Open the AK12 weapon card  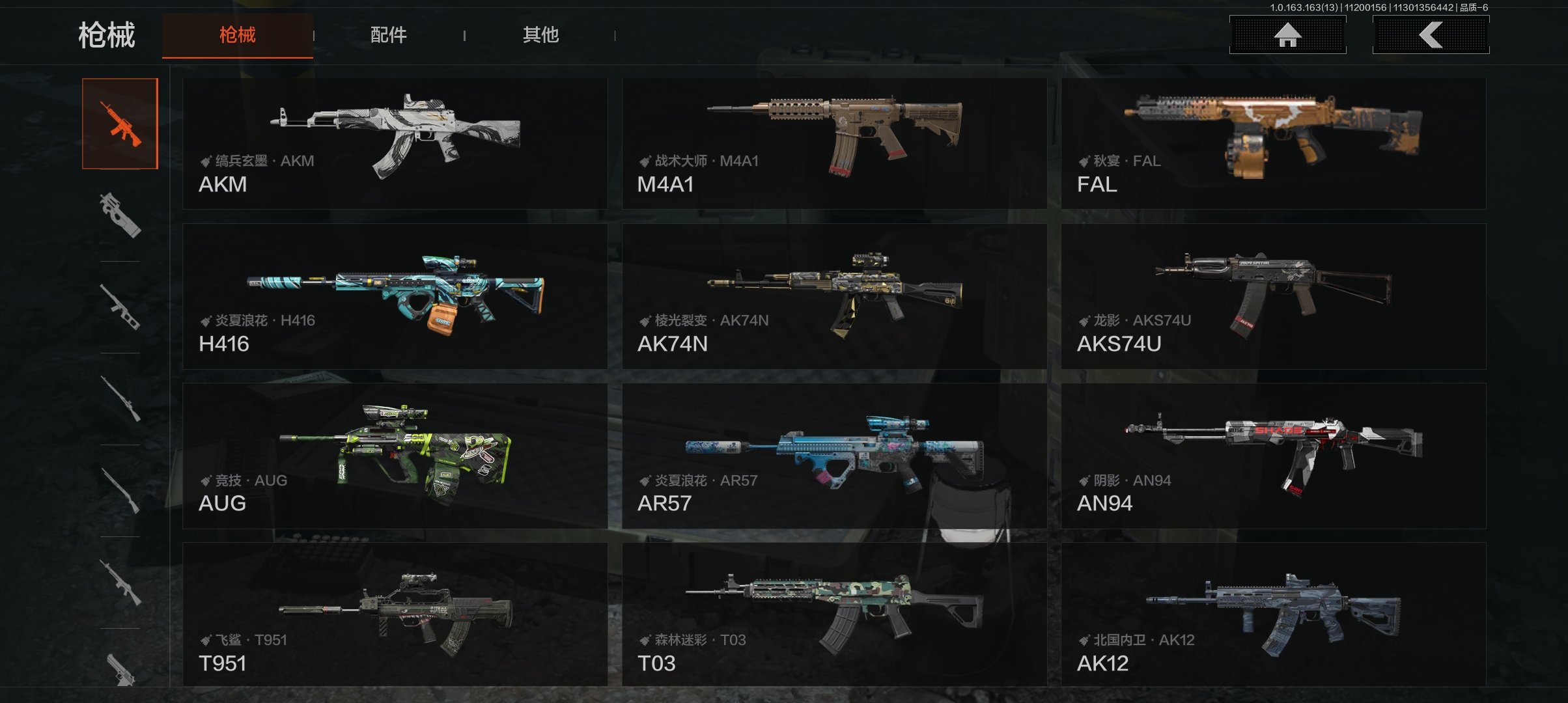pos(1273,614)
